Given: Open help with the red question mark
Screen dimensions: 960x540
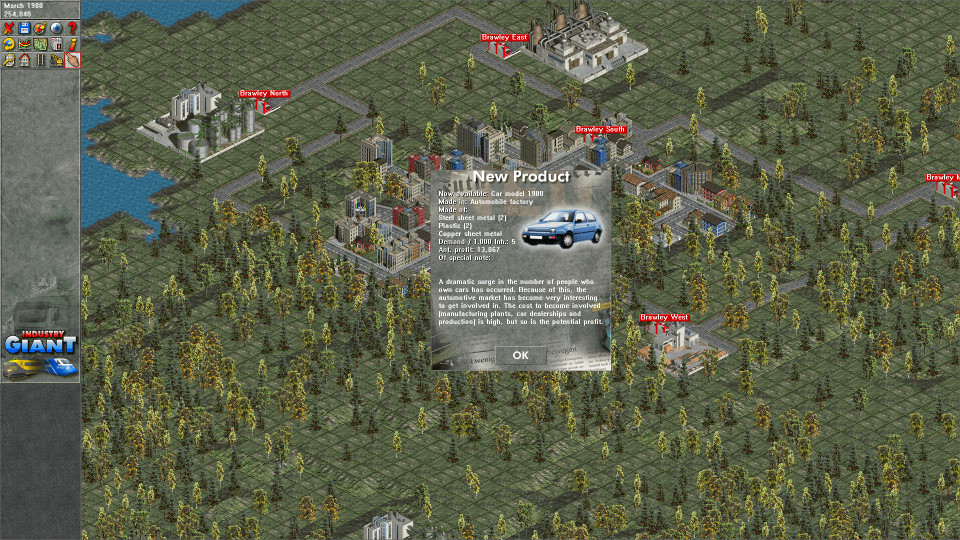Looking at the screenshot, I should coord(73,27).
